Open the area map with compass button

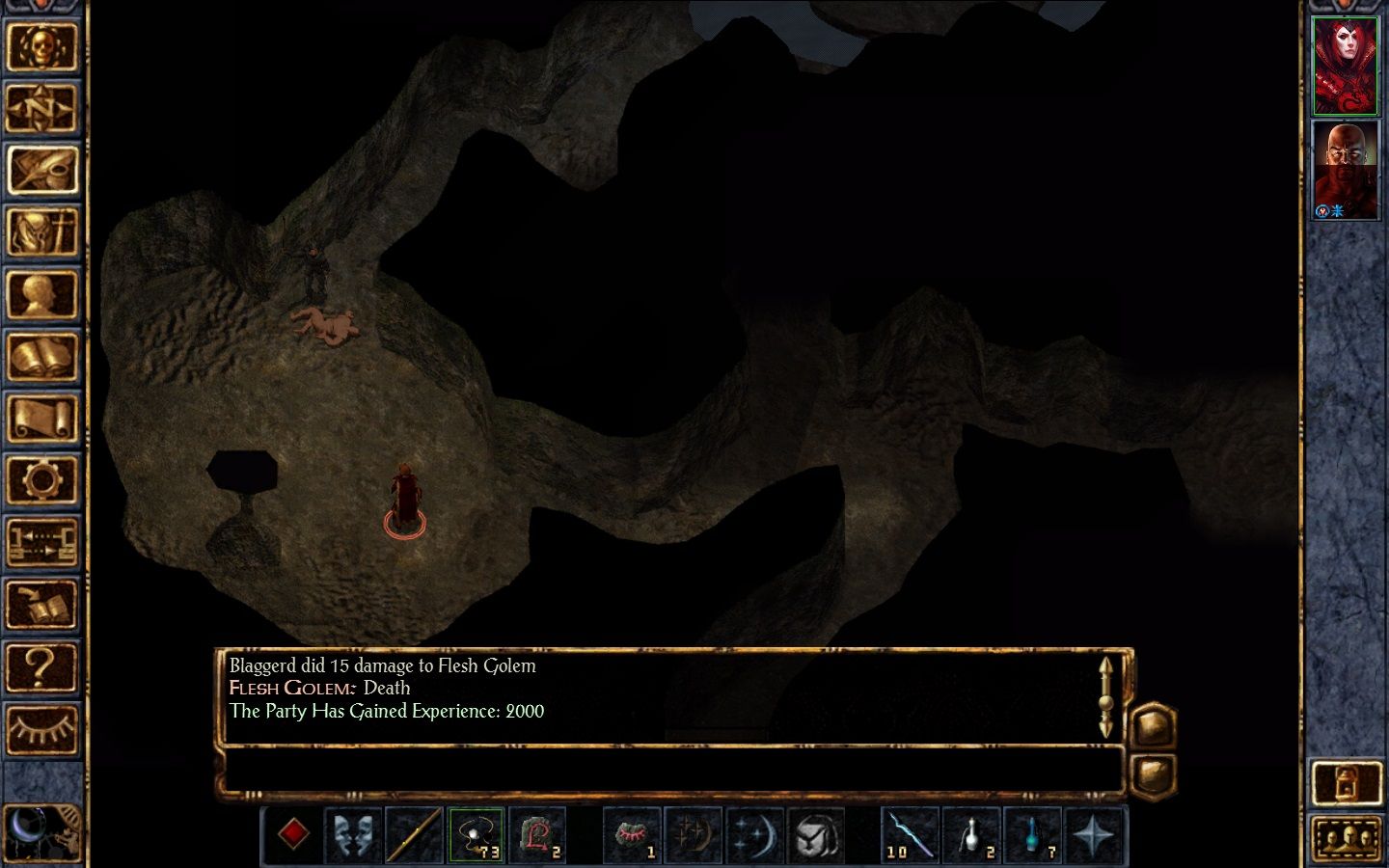tap(41, 108)
